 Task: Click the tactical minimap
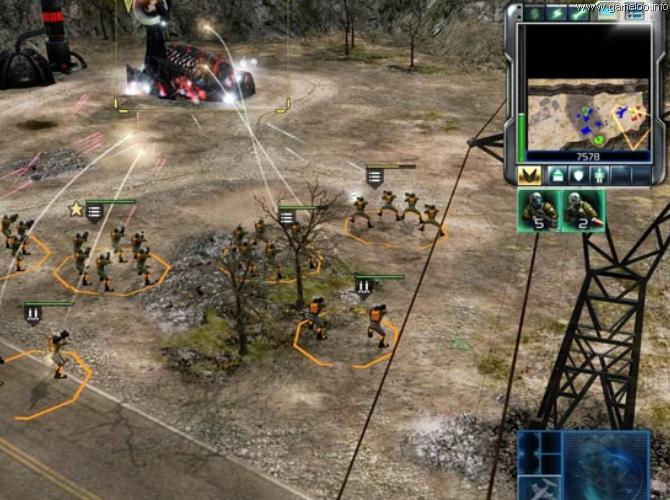click(585, 114)
